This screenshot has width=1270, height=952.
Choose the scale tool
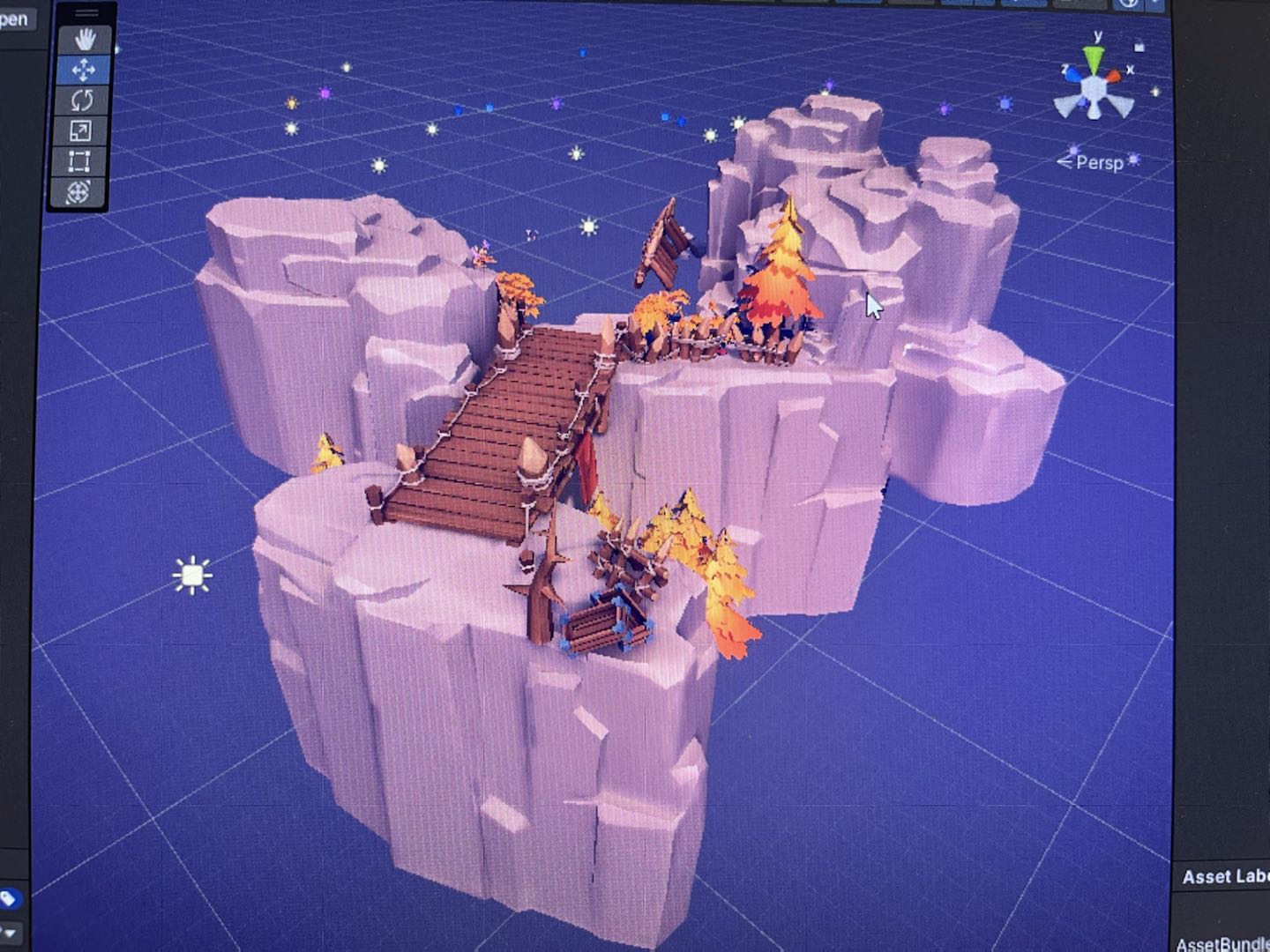tap(80, 131)
